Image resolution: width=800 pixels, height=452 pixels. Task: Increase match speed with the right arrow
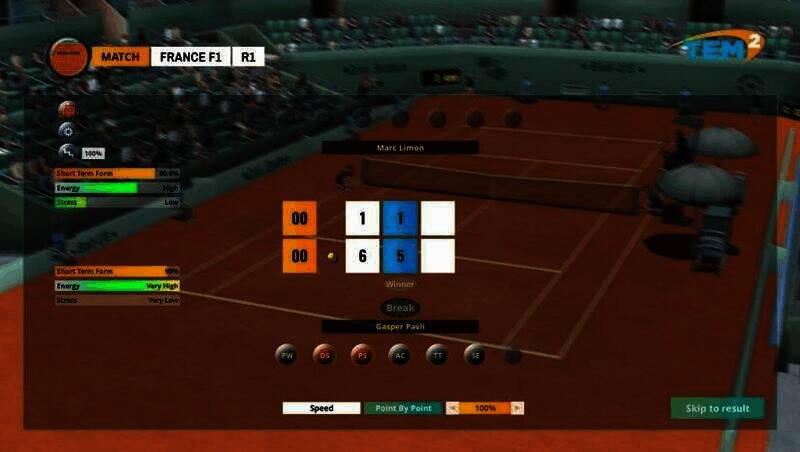point(517,408)
